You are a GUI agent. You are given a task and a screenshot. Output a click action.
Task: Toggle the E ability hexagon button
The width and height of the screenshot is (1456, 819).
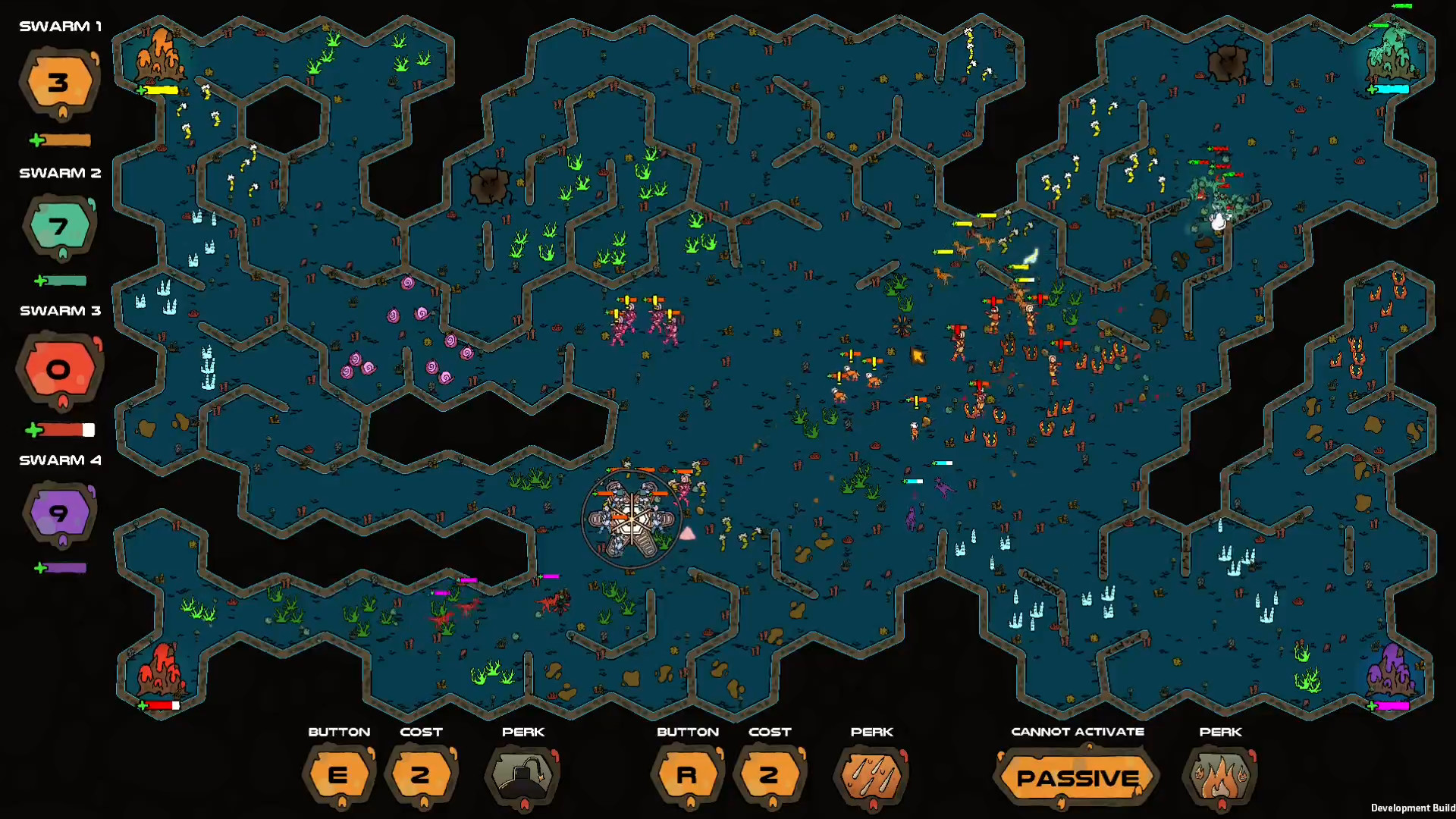pyautogui.click(x=339, y=775)
